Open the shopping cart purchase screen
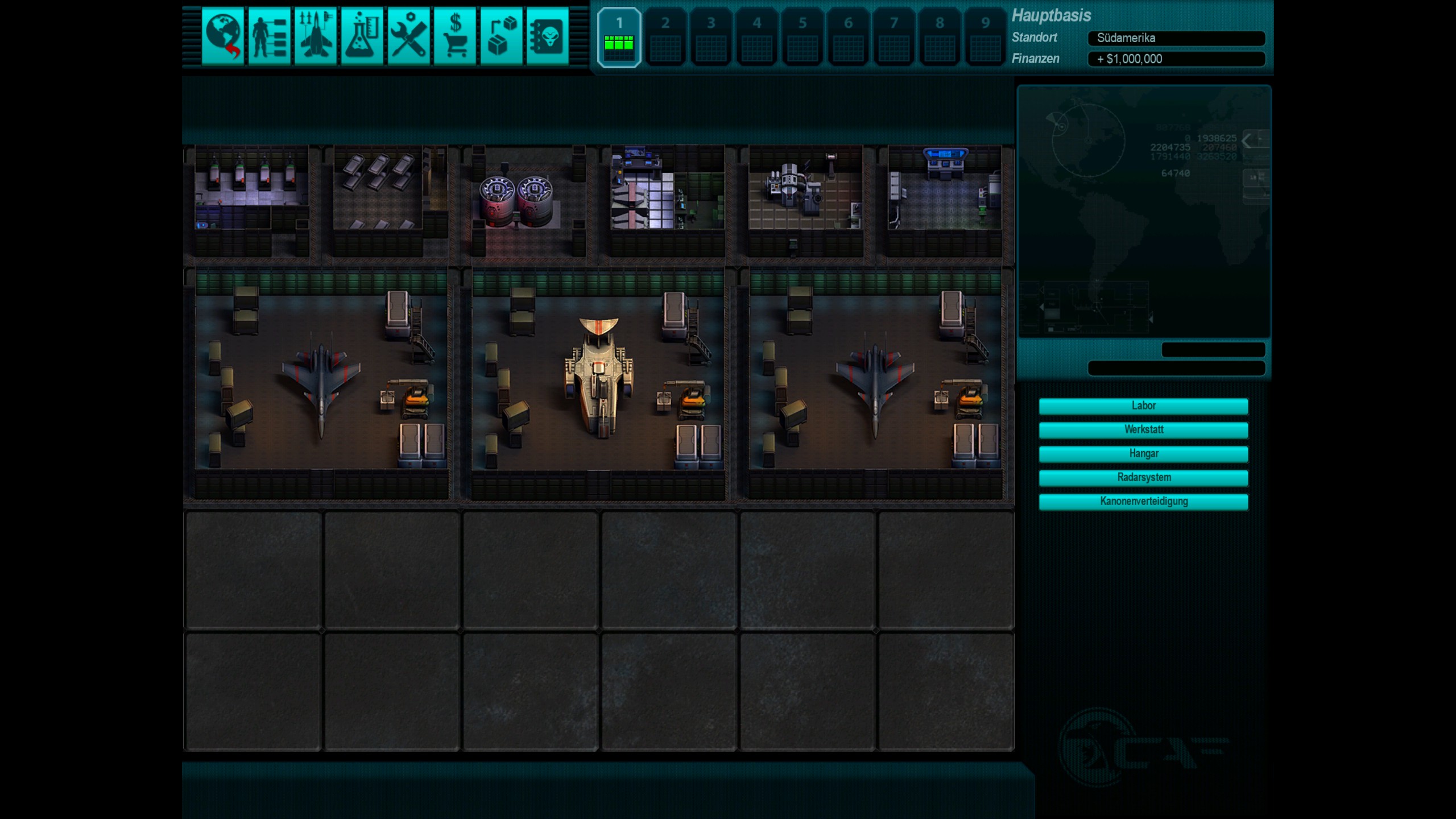 click(x=455, y=36)
